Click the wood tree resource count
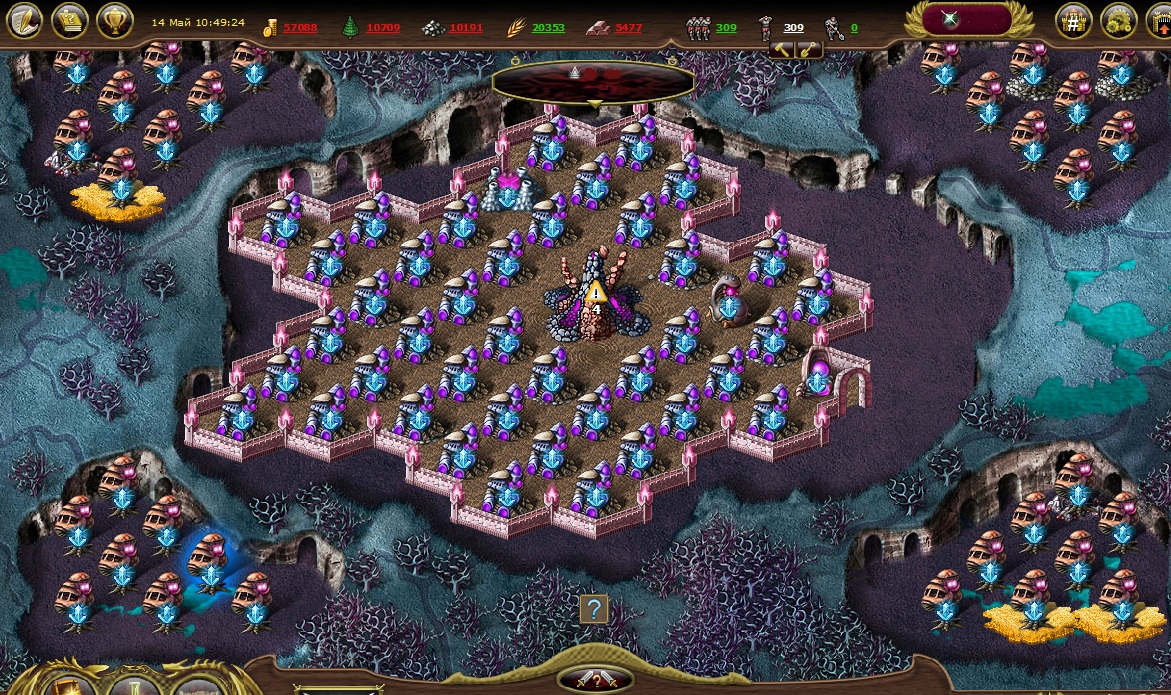This screenshot has width=1171, height=695. [383, 28]
